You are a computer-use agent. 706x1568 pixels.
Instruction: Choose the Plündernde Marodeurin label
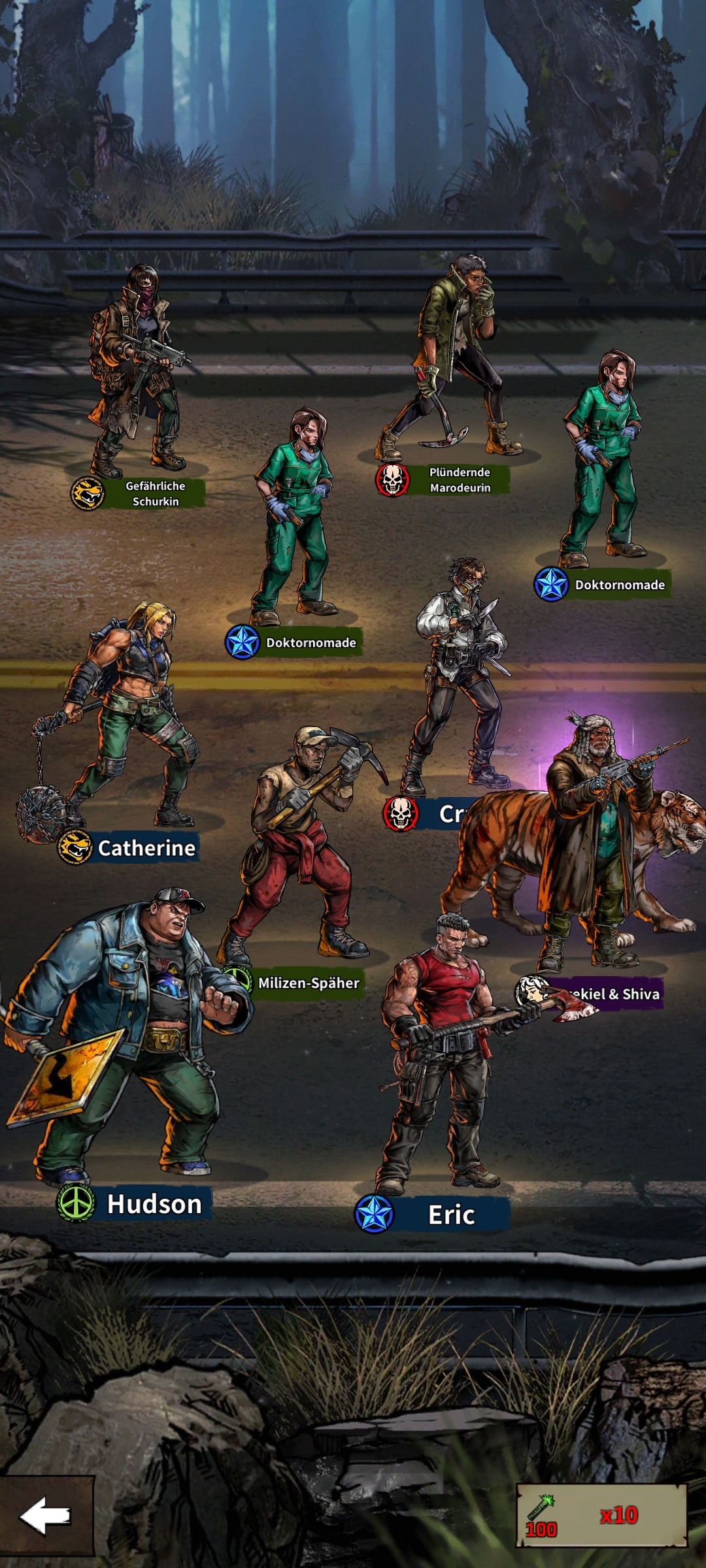coord(460,480)
